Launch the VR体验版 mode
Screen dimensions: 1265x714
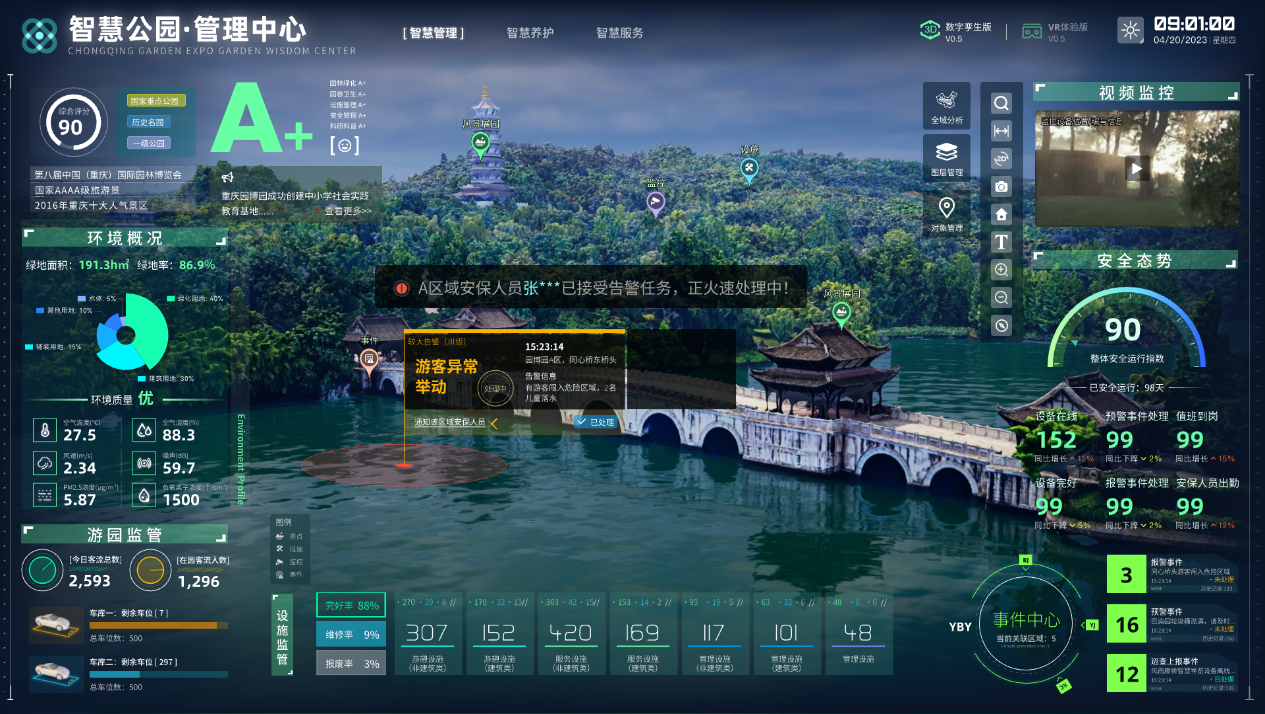click(x=1055, y=32)
